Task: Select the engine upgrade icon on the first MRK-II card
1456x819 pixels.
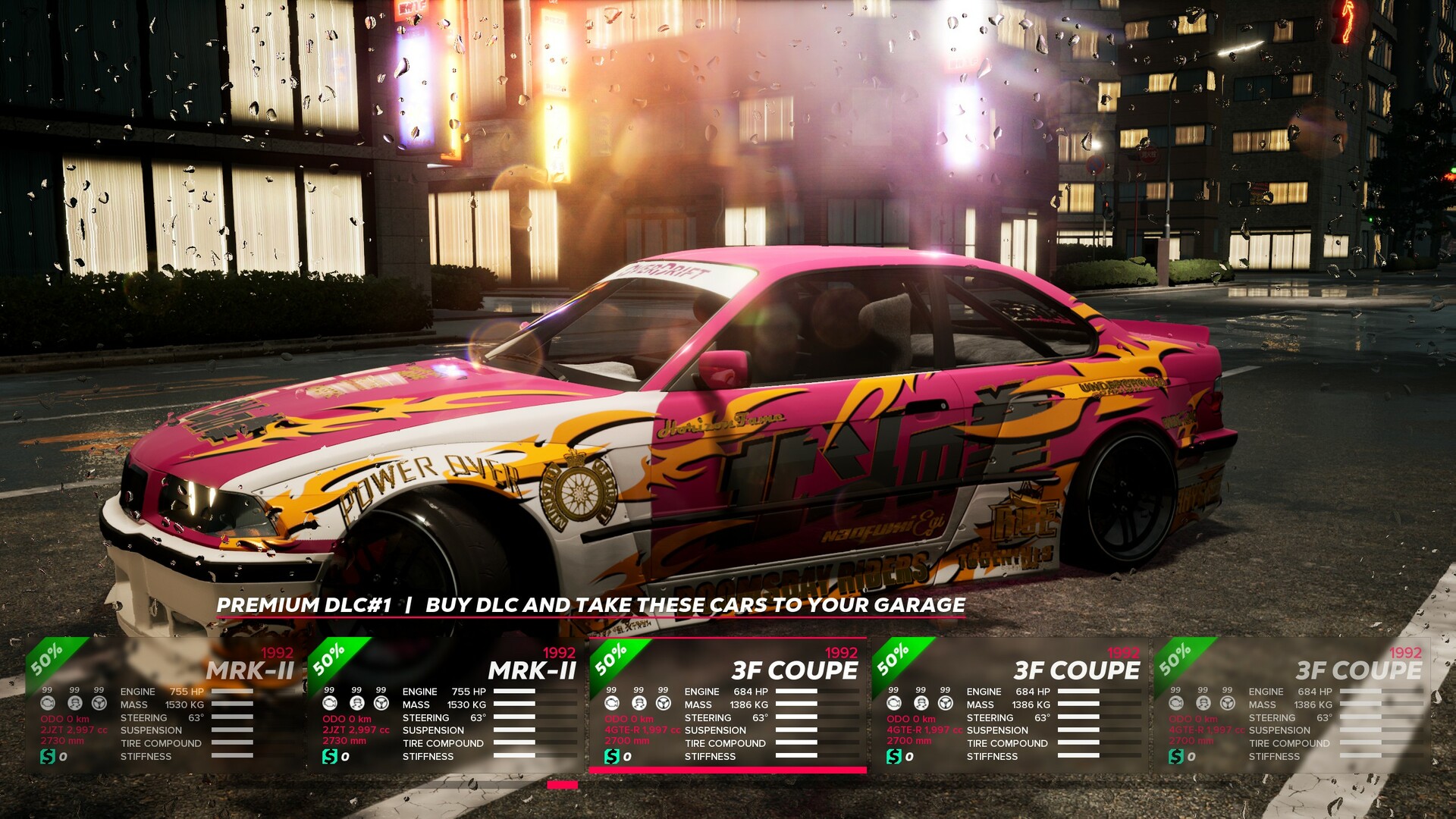Action: [47, 703]
